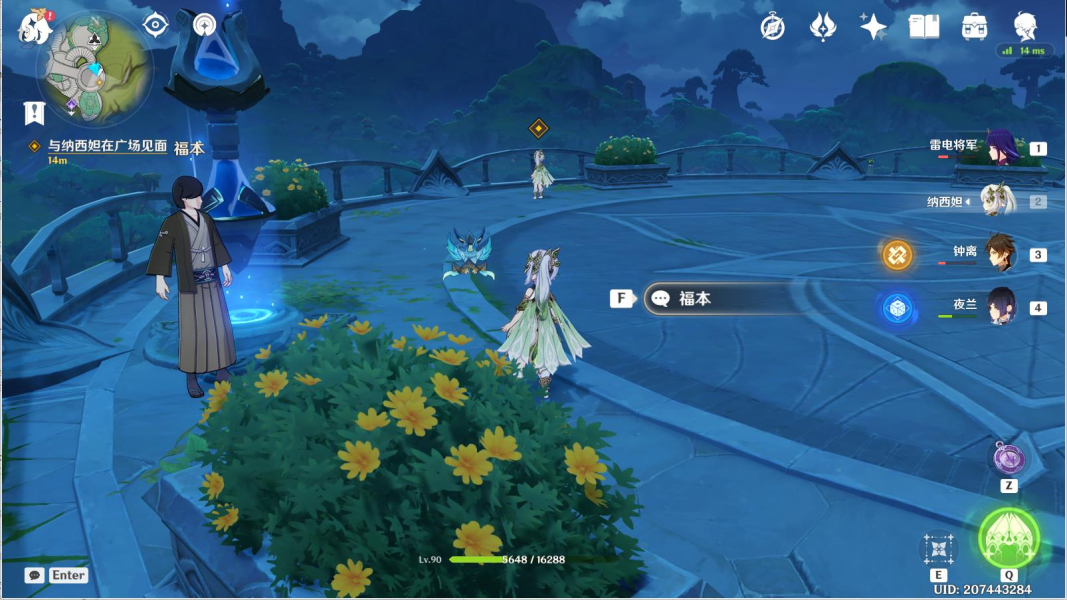1067x600 pixels.
Task: Open the battle pass icon
Action: pyautogui.click(x=822, y=27)
